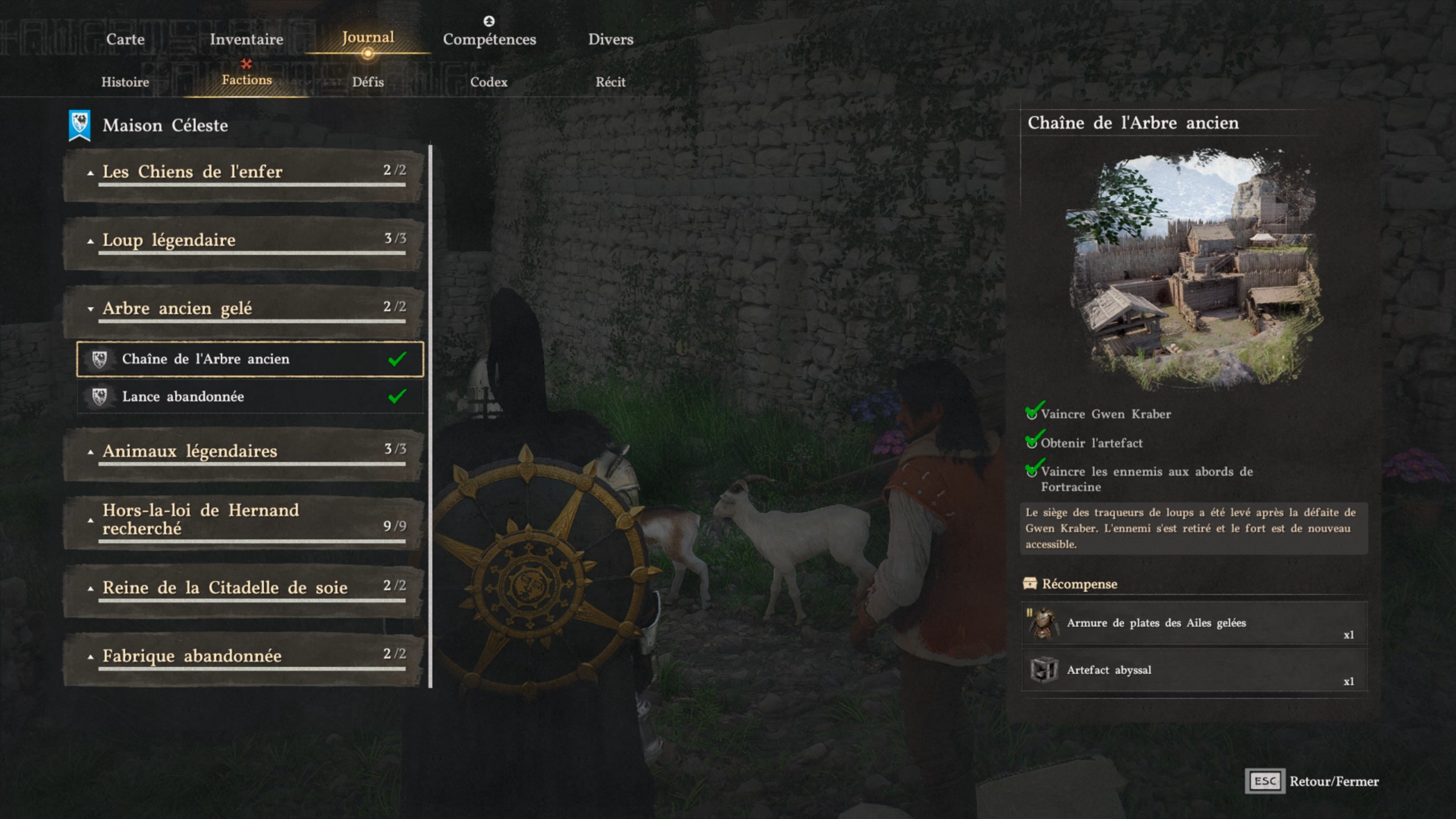Expand Hors-la-loi de Hernand recherché

click(x=245, y=520)
